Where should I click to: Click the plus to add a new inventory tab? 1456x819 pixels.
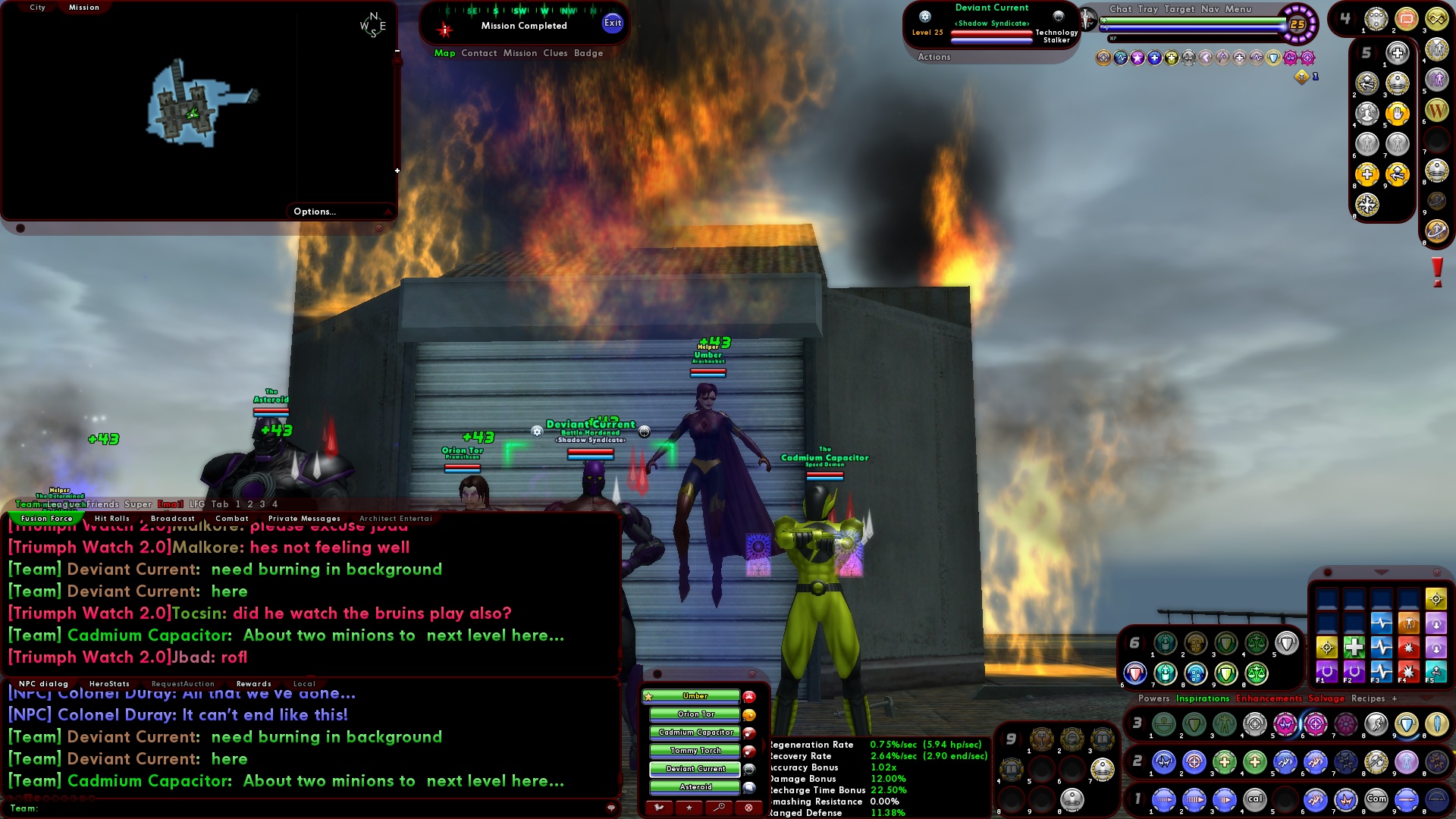tap(1394, 698)
